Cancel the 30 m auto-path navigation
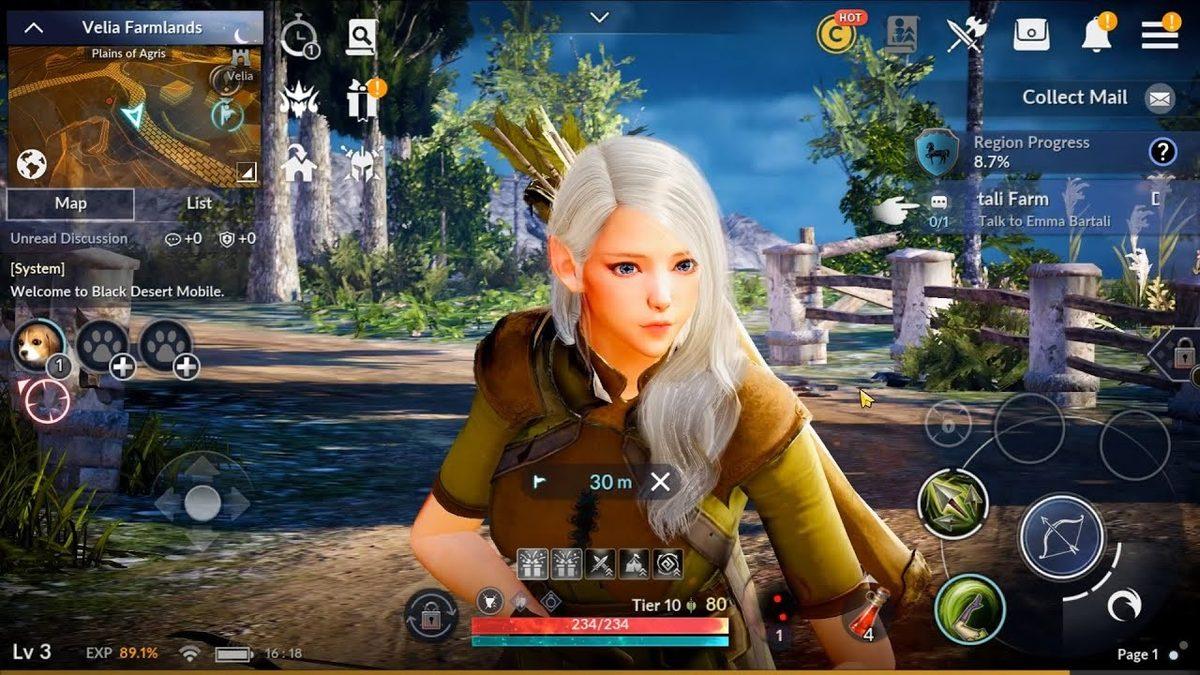The width and height of the screenshot is (1200, 675). pyautogui.click(x=660, y=482)
